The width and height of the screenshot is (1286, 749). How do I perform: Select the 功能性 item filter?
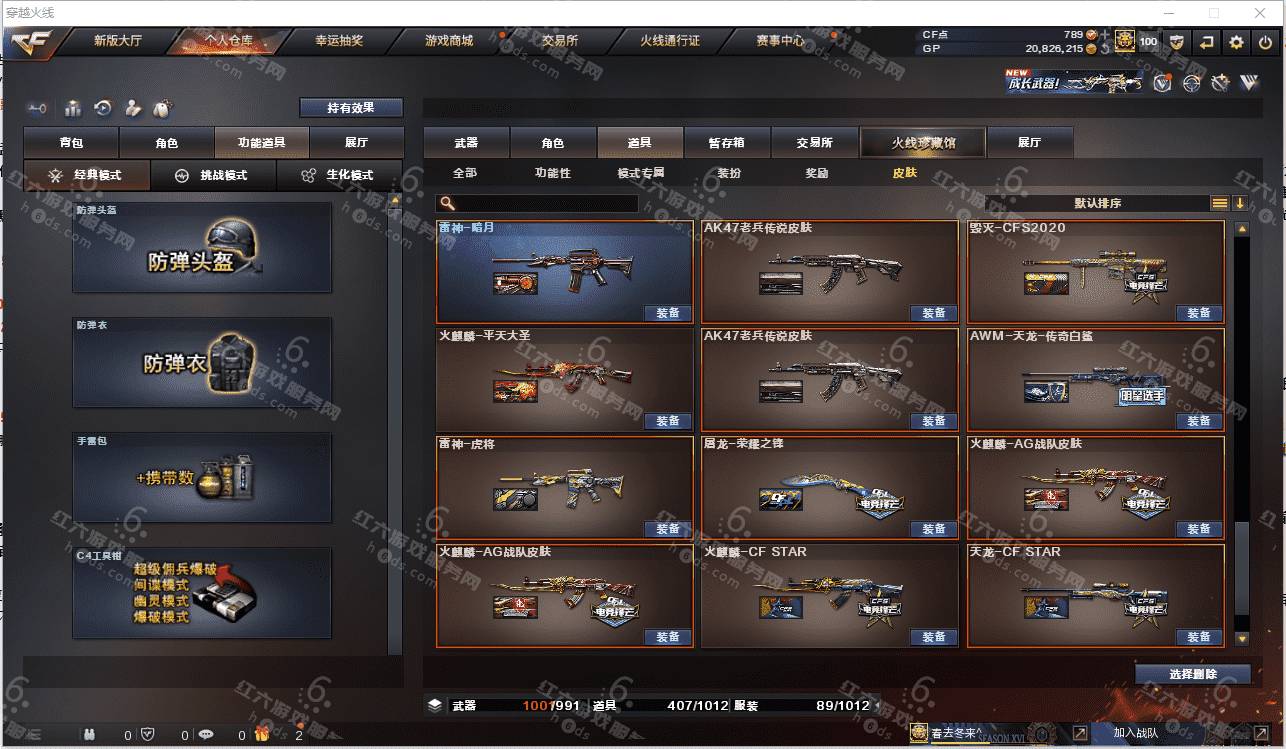point(552,173)
